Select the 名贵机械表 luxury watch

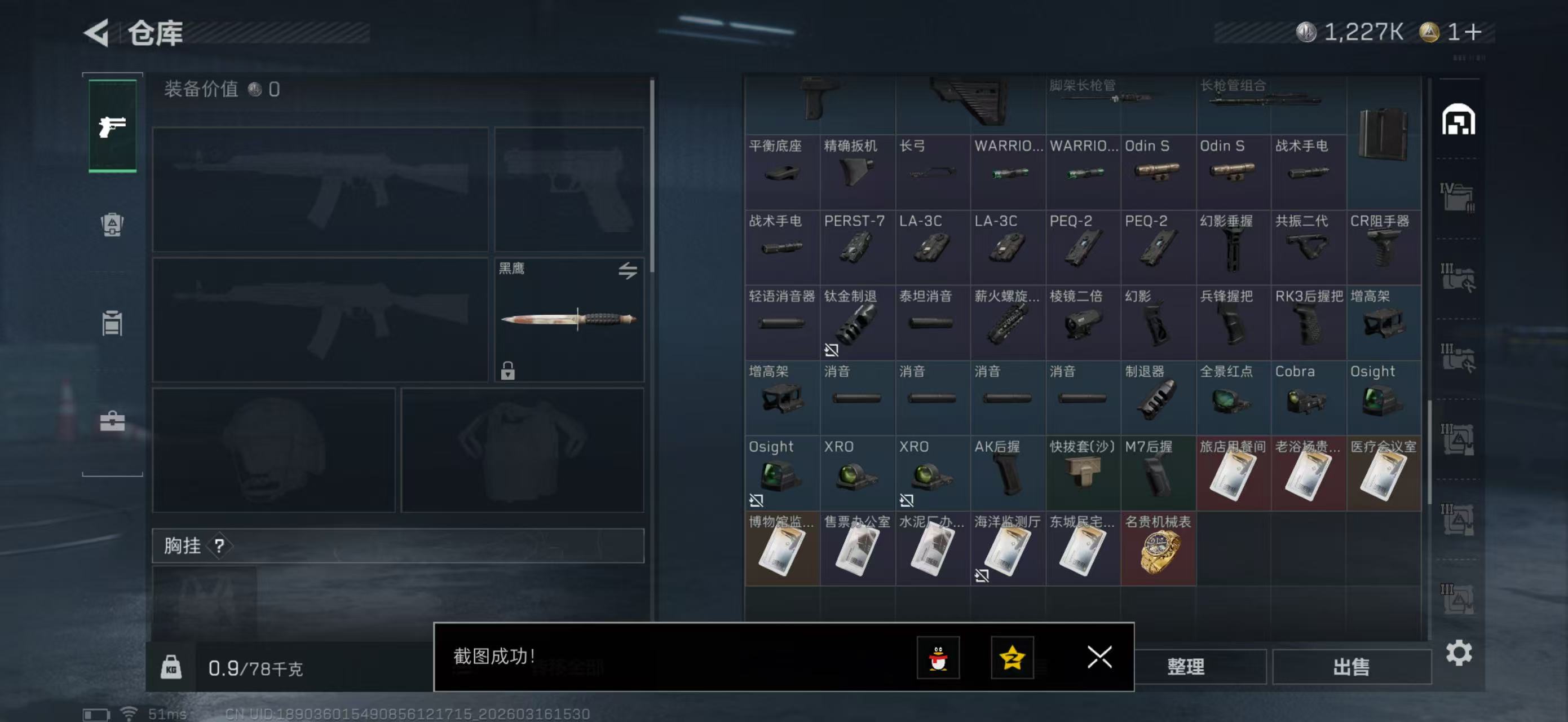point(1158,548)
